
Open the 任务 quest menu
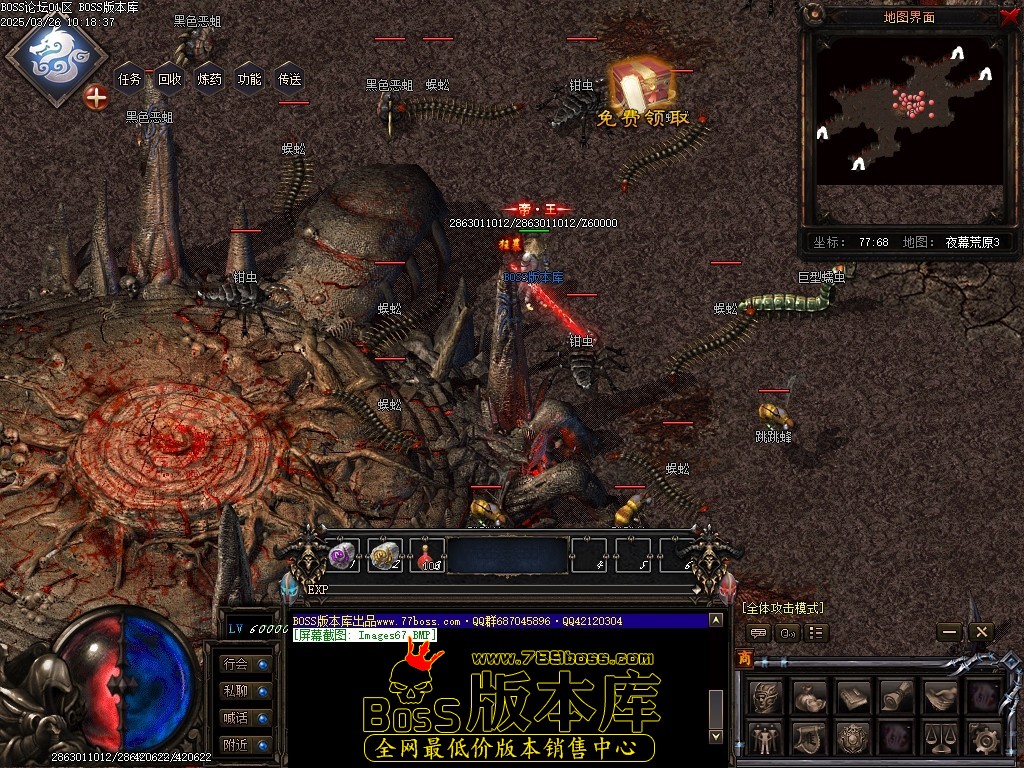[130, 79]
